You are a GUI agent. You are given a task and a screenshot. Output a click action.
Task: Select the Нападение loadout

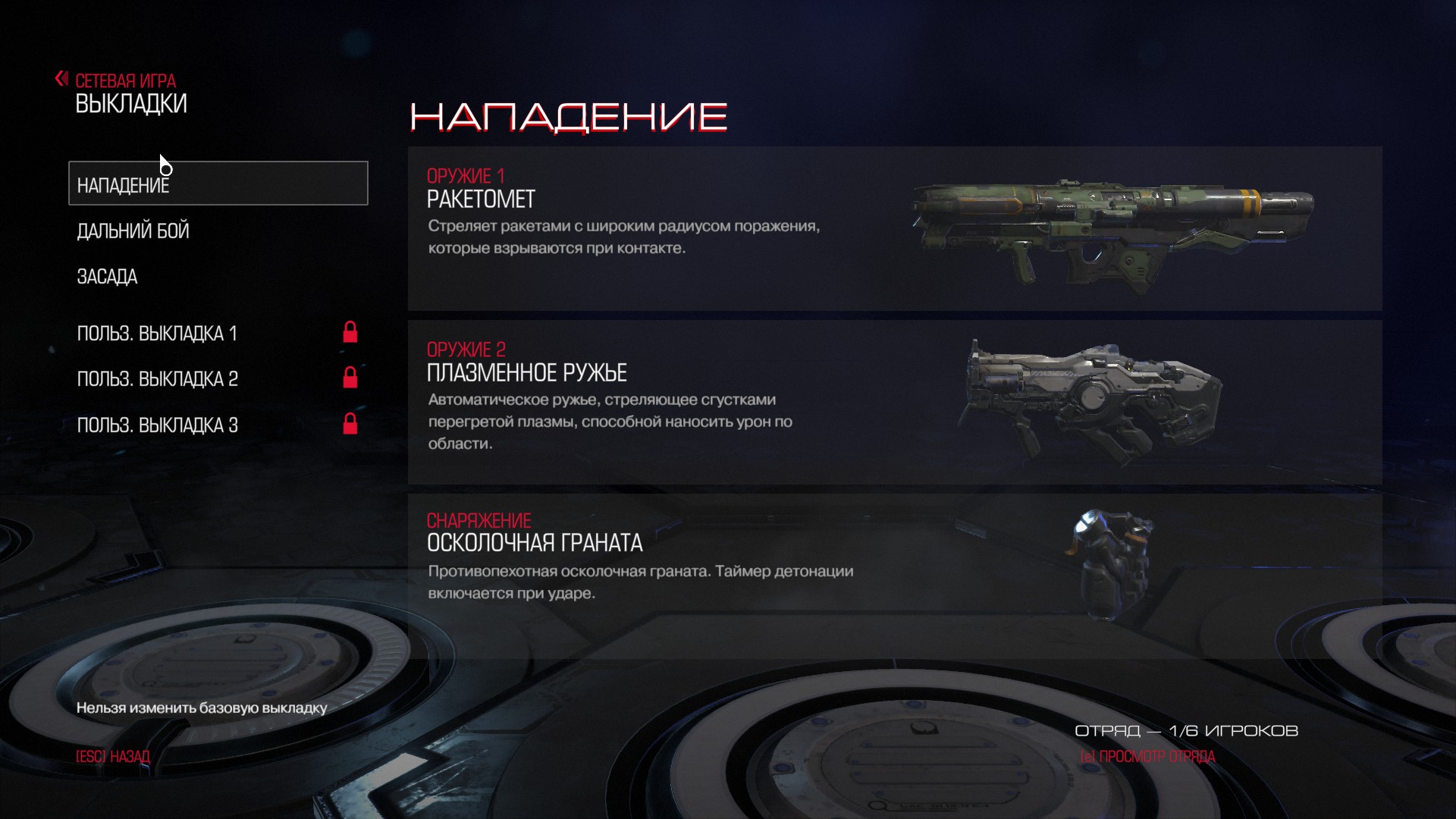tap(218, 184)
